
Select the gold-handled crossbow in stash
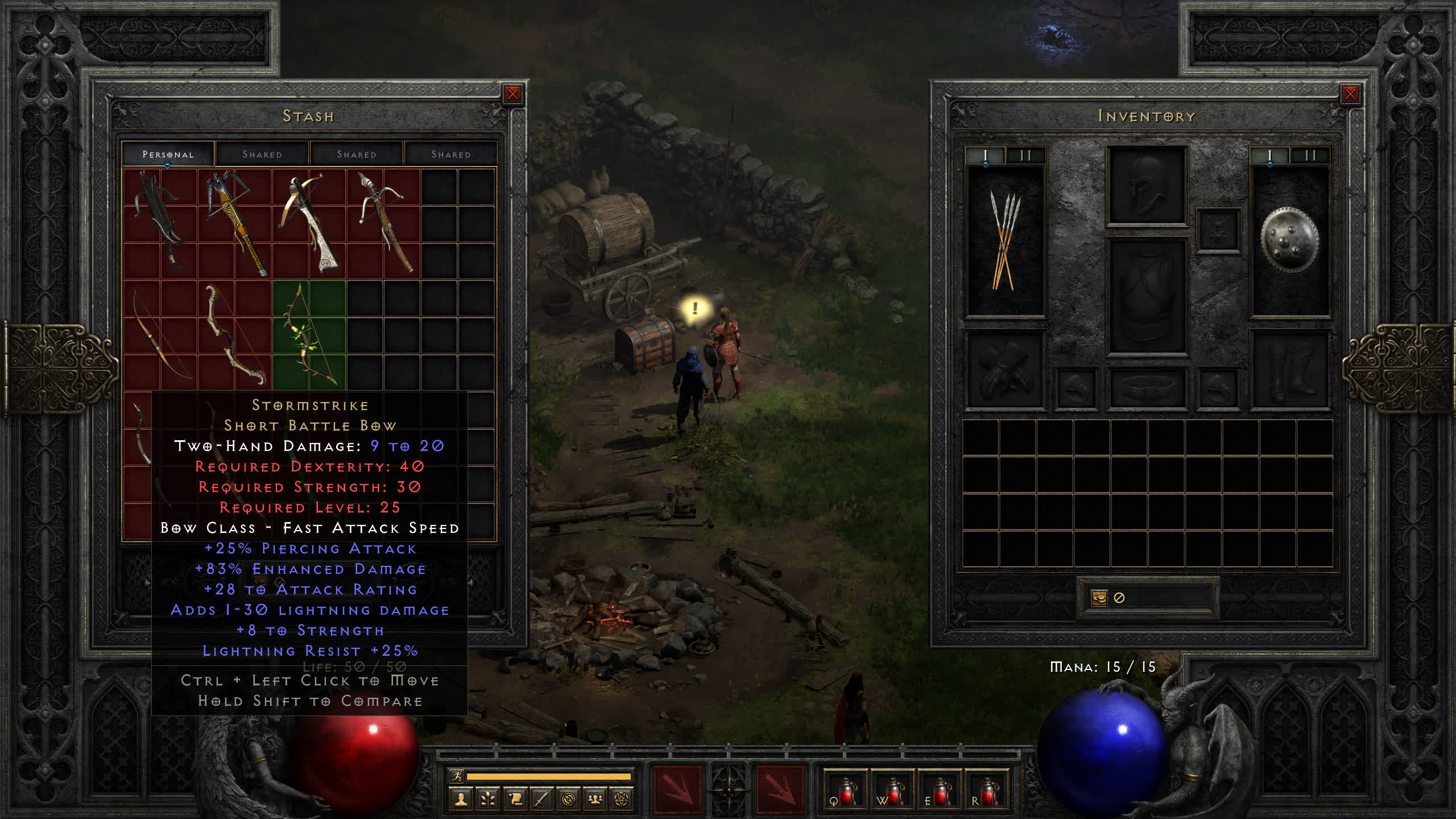(x=234, y=222)
